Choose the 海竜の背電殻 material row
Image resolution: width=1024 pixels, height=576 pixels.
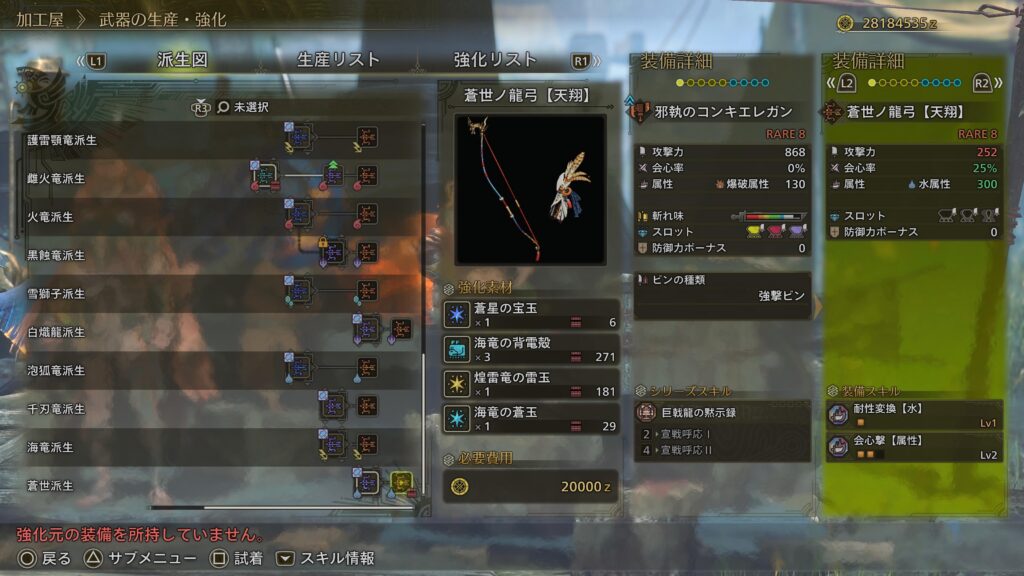click(531, 349)
